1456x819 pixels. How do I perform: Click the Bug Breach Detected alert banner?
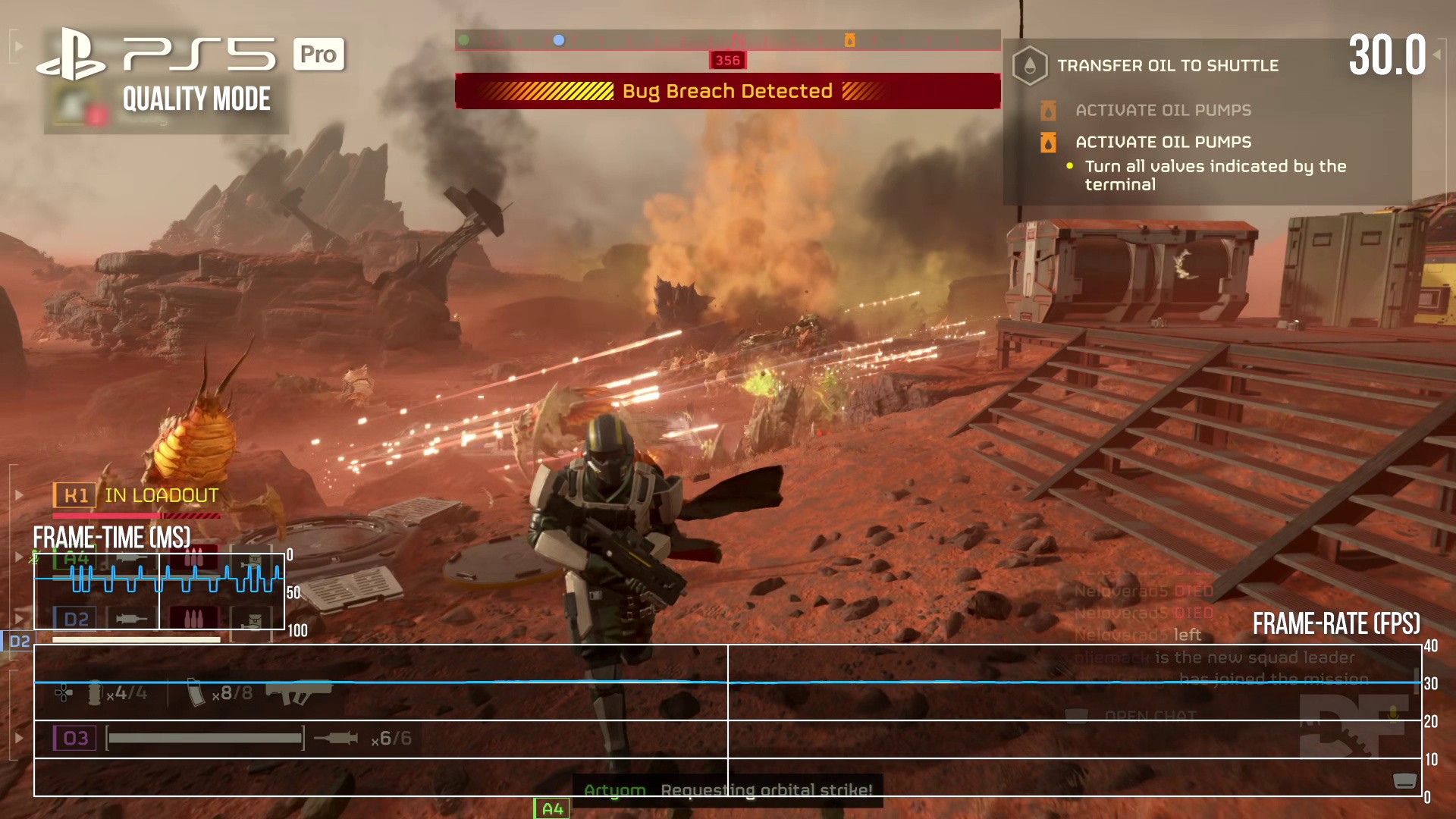pos(727,91)
